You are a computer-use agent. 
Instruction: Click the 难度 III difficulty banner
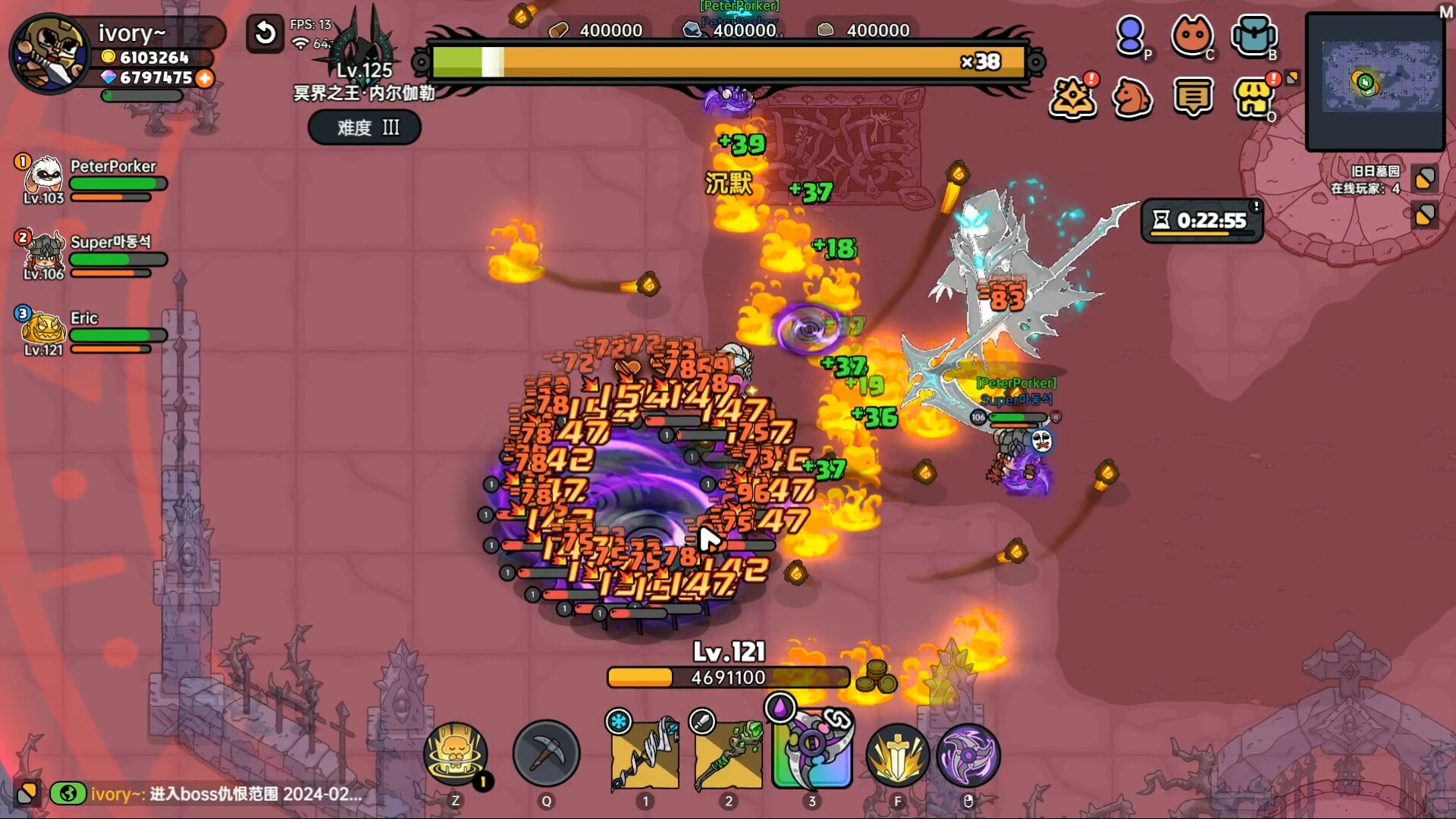[x=364, y=127]
